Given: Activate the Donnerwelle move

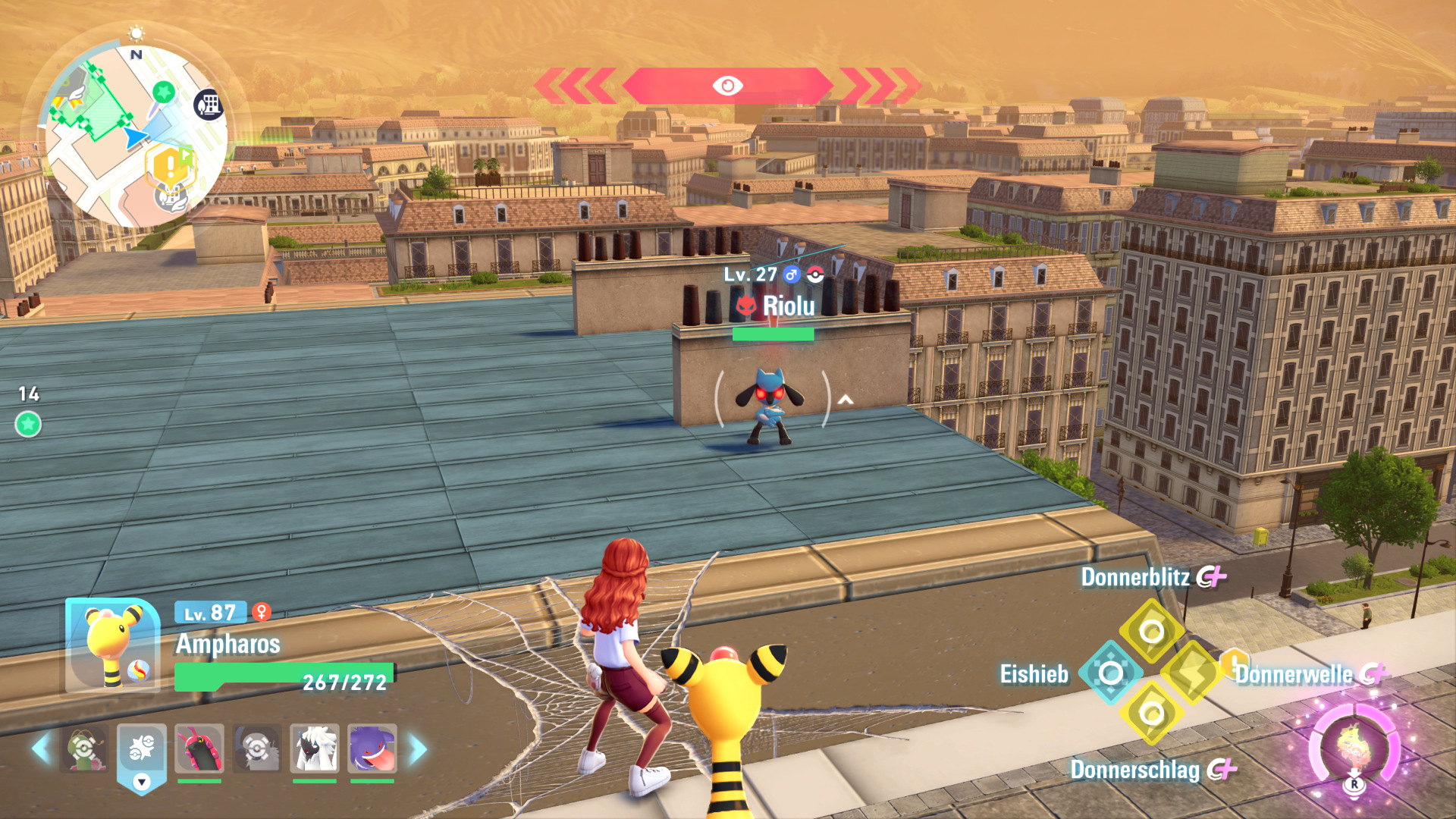Looking at the screenshot, I should (1192, 673).
